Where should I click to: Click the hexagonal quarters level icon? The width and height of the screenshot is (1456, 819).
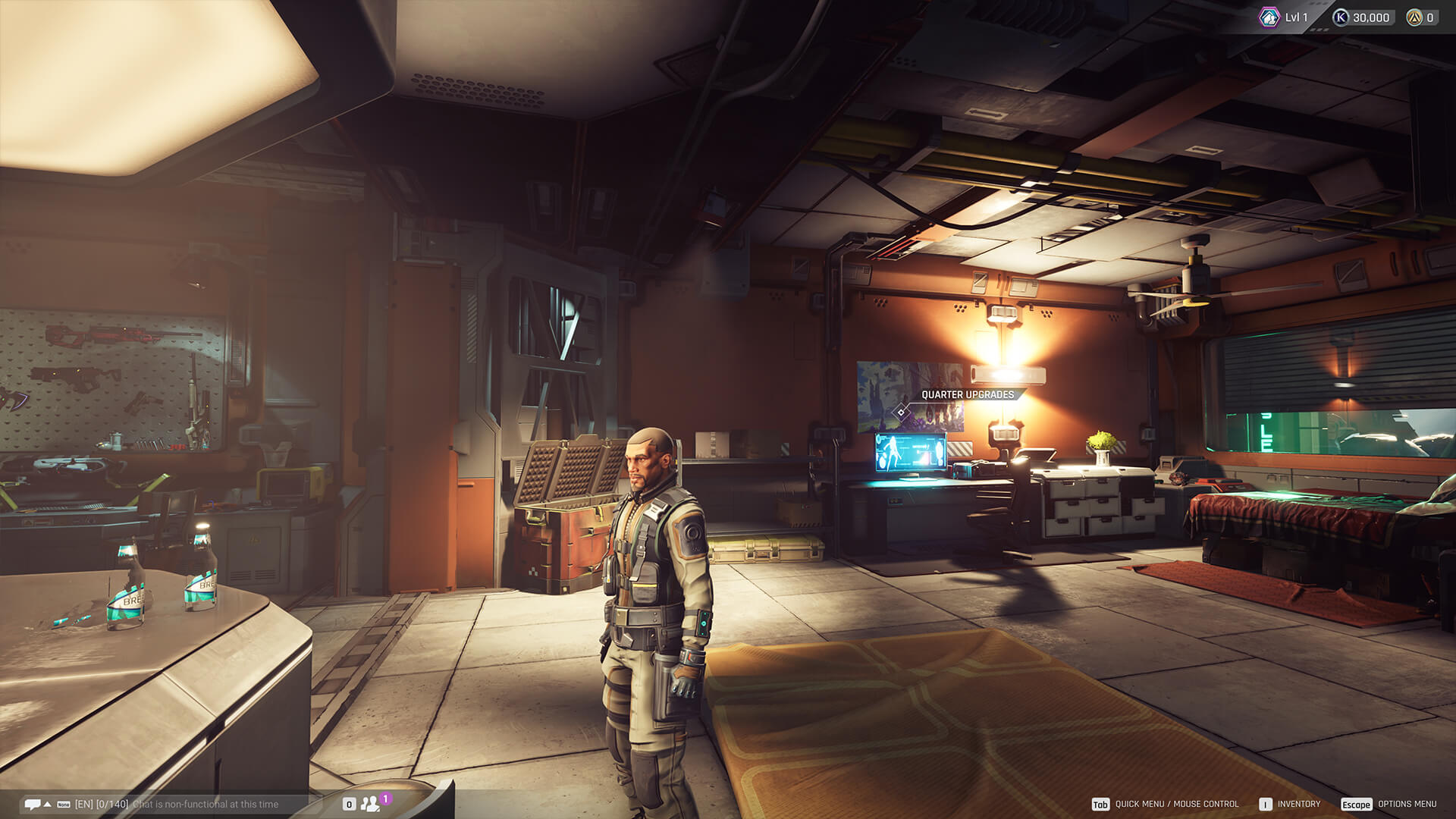[1269, 17]
